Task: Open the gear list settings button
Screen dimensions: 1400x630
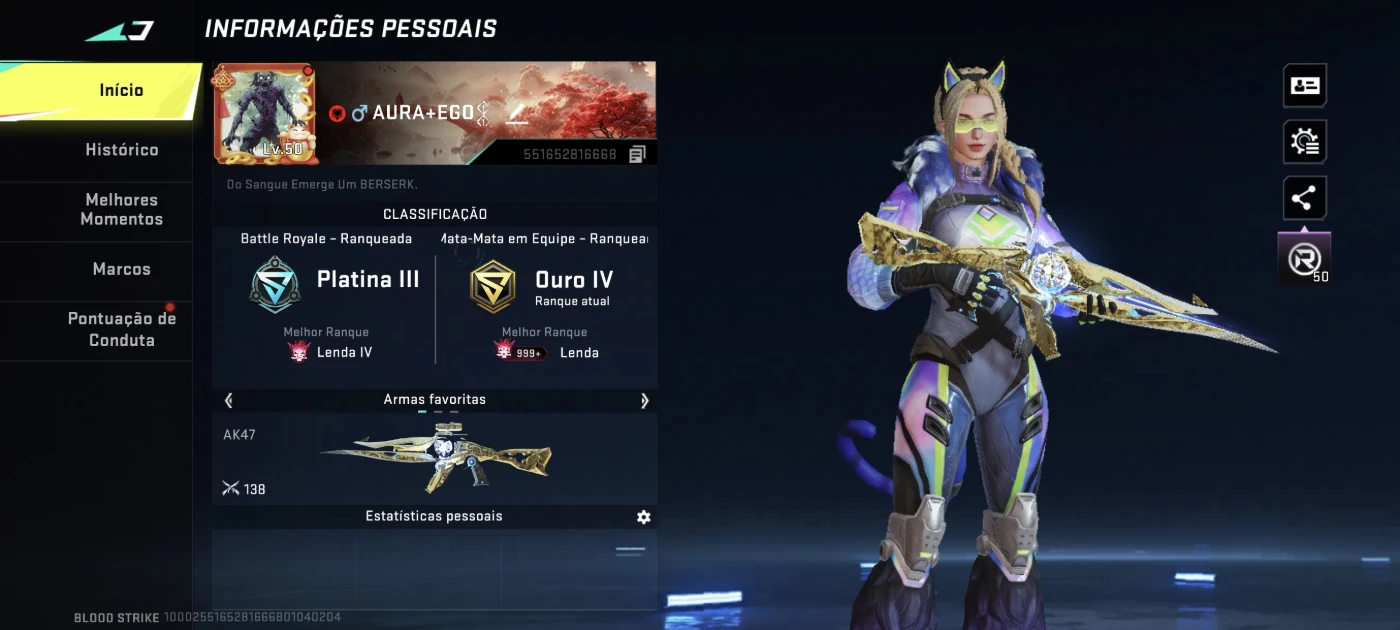Action: click(x=1304, y=142)
